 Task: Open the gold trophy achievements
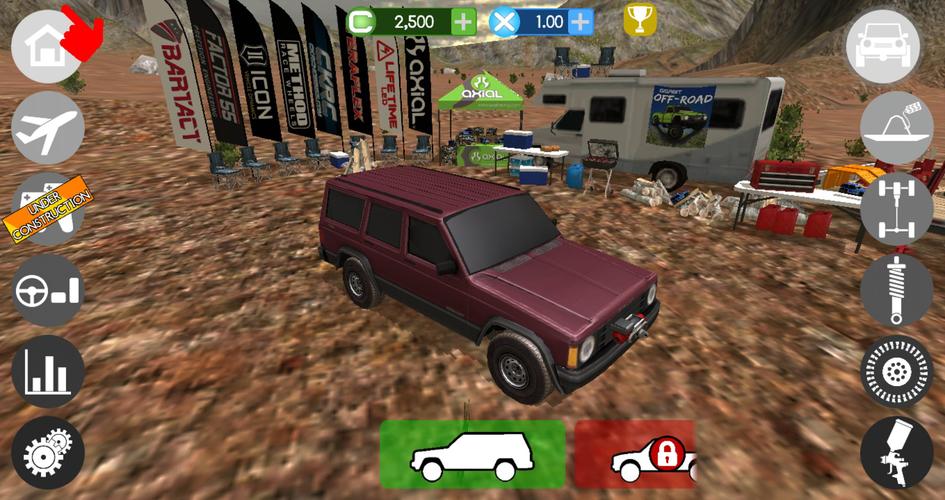pos(640,19)
